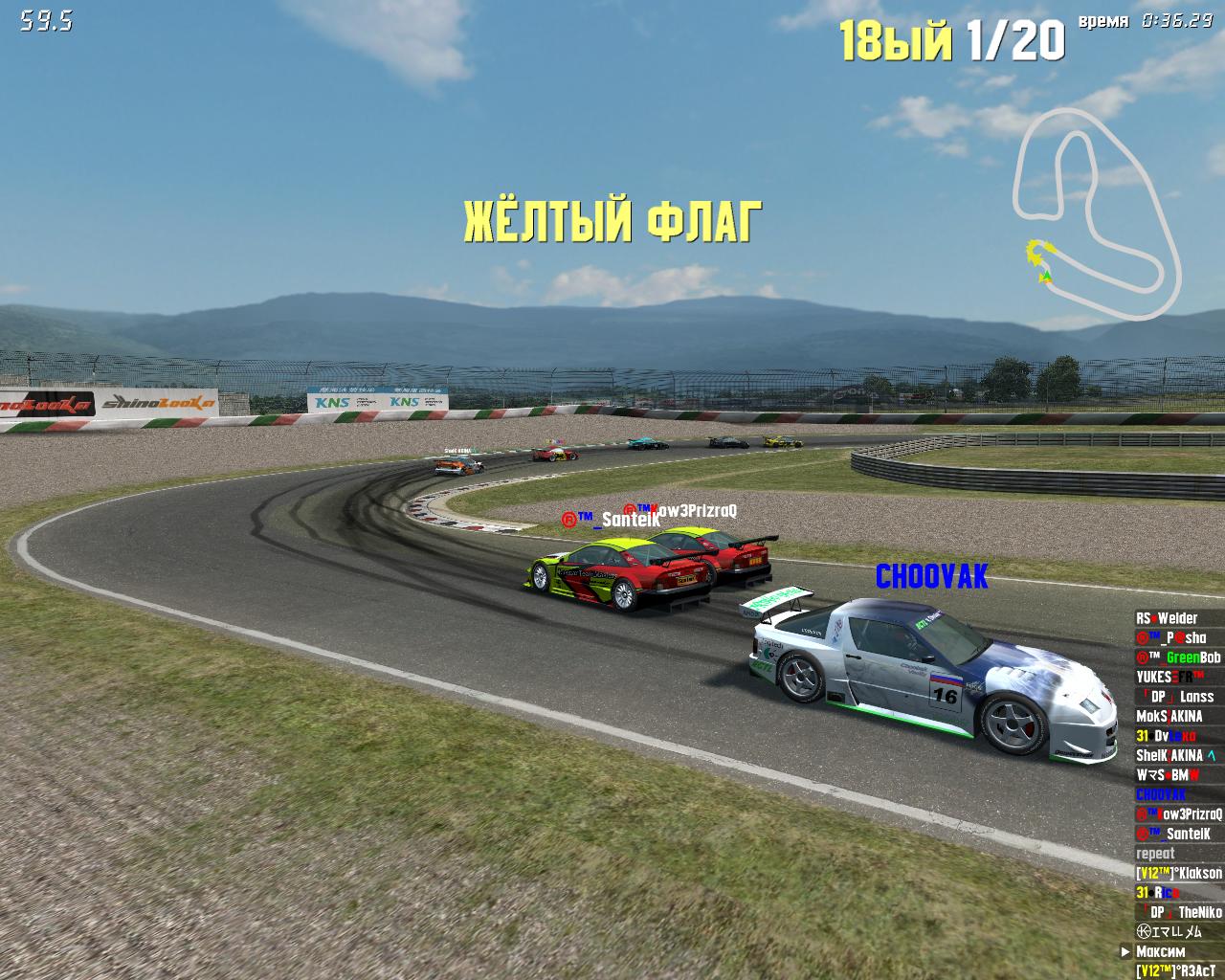Select SanteiK in the driver list
The height and width of the screenshot is (980, 1225).
[1173, 834]
